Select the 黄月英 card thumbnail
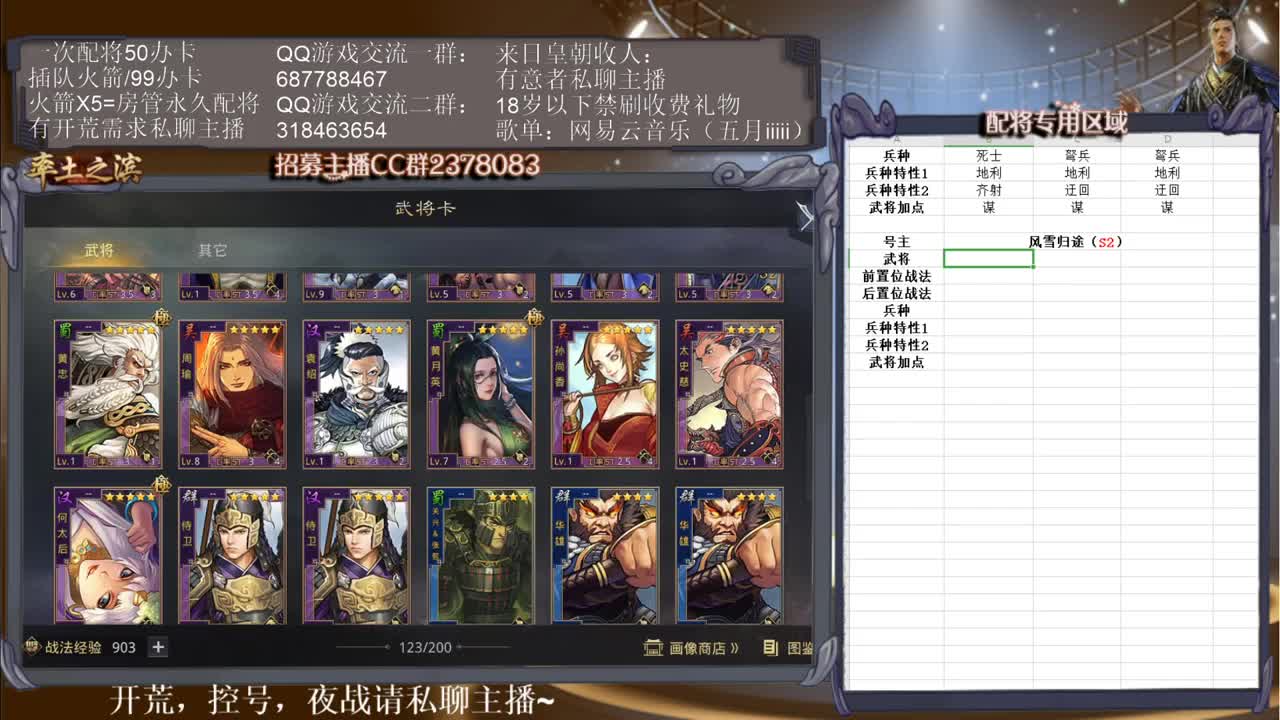The height and width of the screenshot is (720, 1280). [480, 390]
